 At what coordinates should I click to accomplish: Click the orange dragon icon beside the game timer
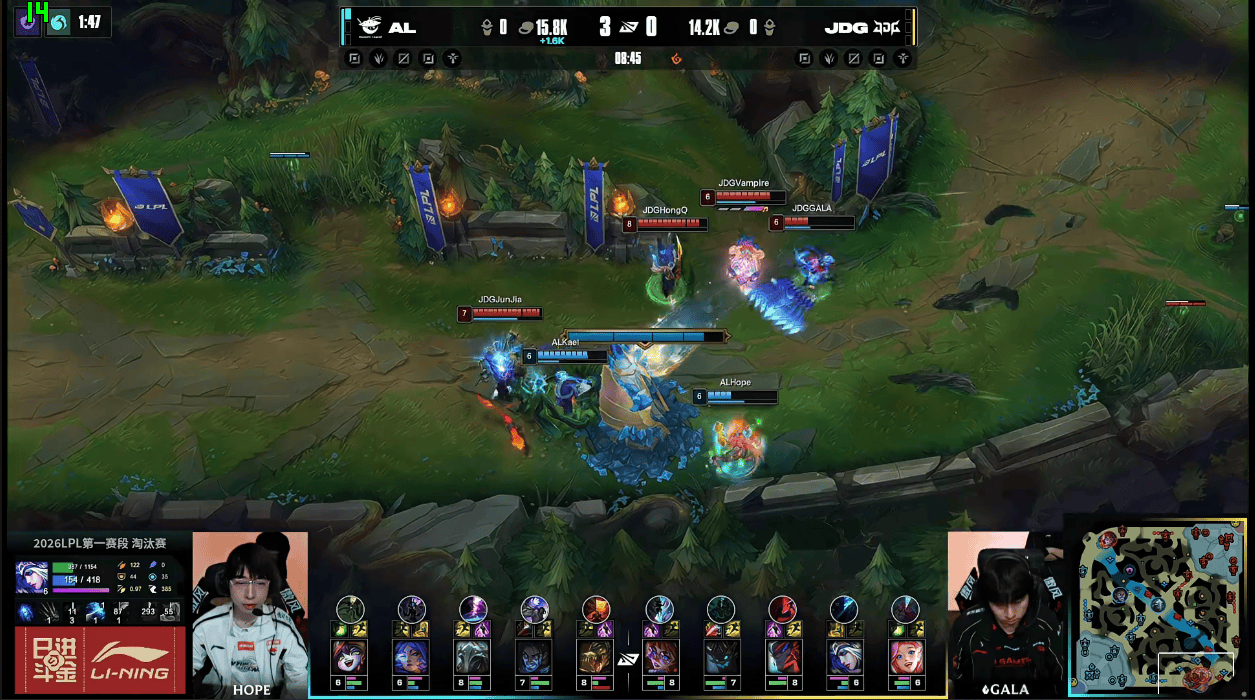click(x=677, y=58)
